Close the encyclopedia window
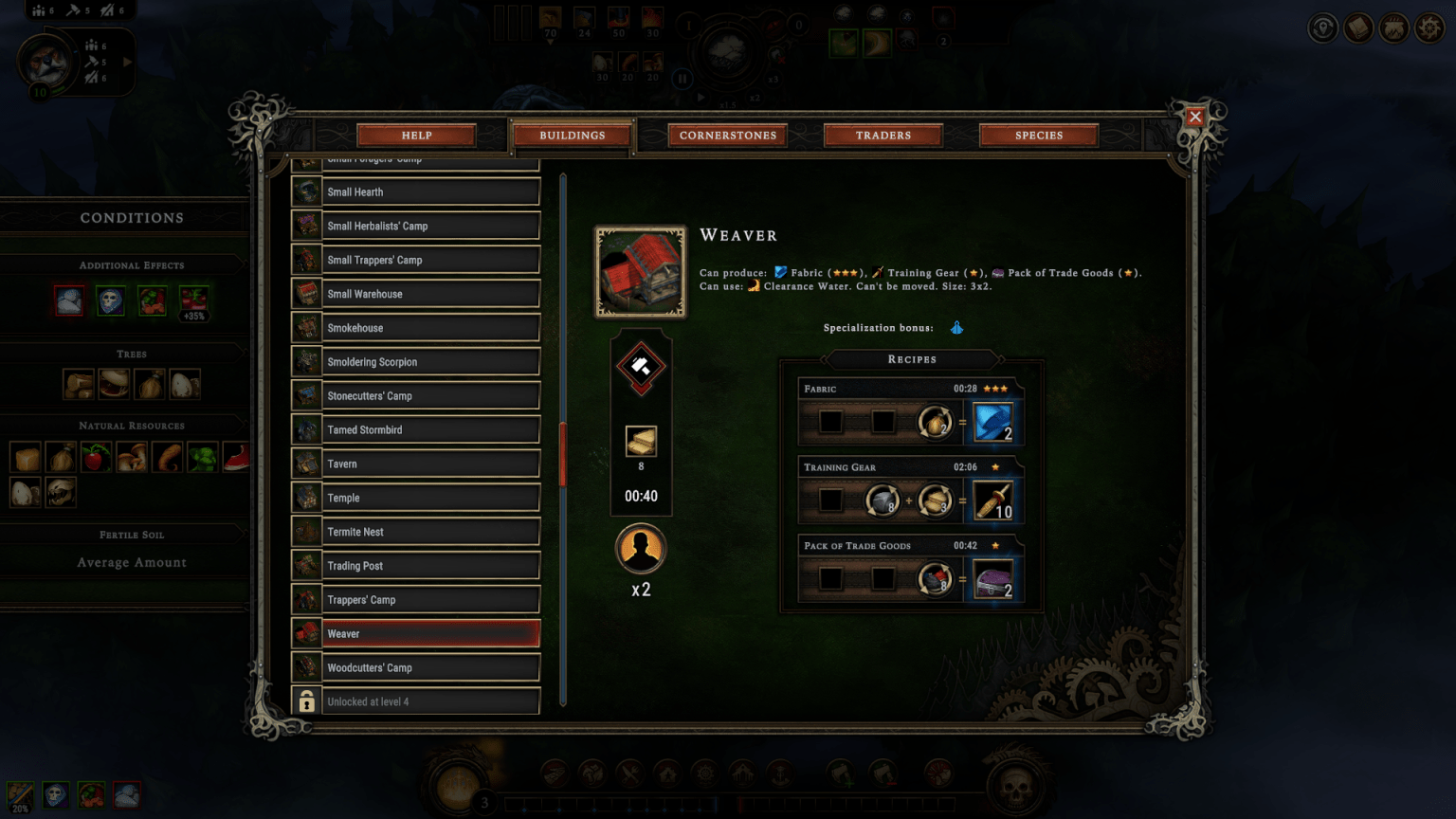1456x819 pixels. pyautogui.click(x=1194, y=117)
